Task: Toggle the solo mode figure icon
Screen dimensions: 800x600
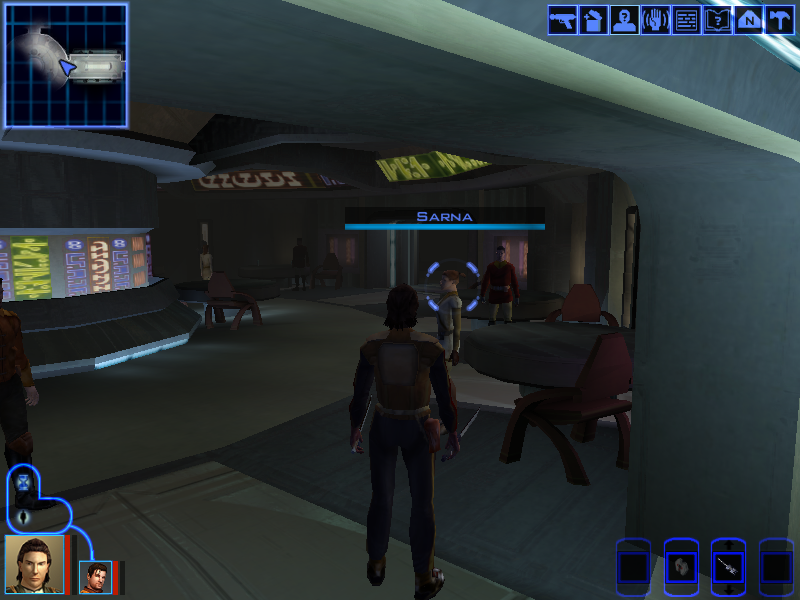Action: click(x=24, y=517)
